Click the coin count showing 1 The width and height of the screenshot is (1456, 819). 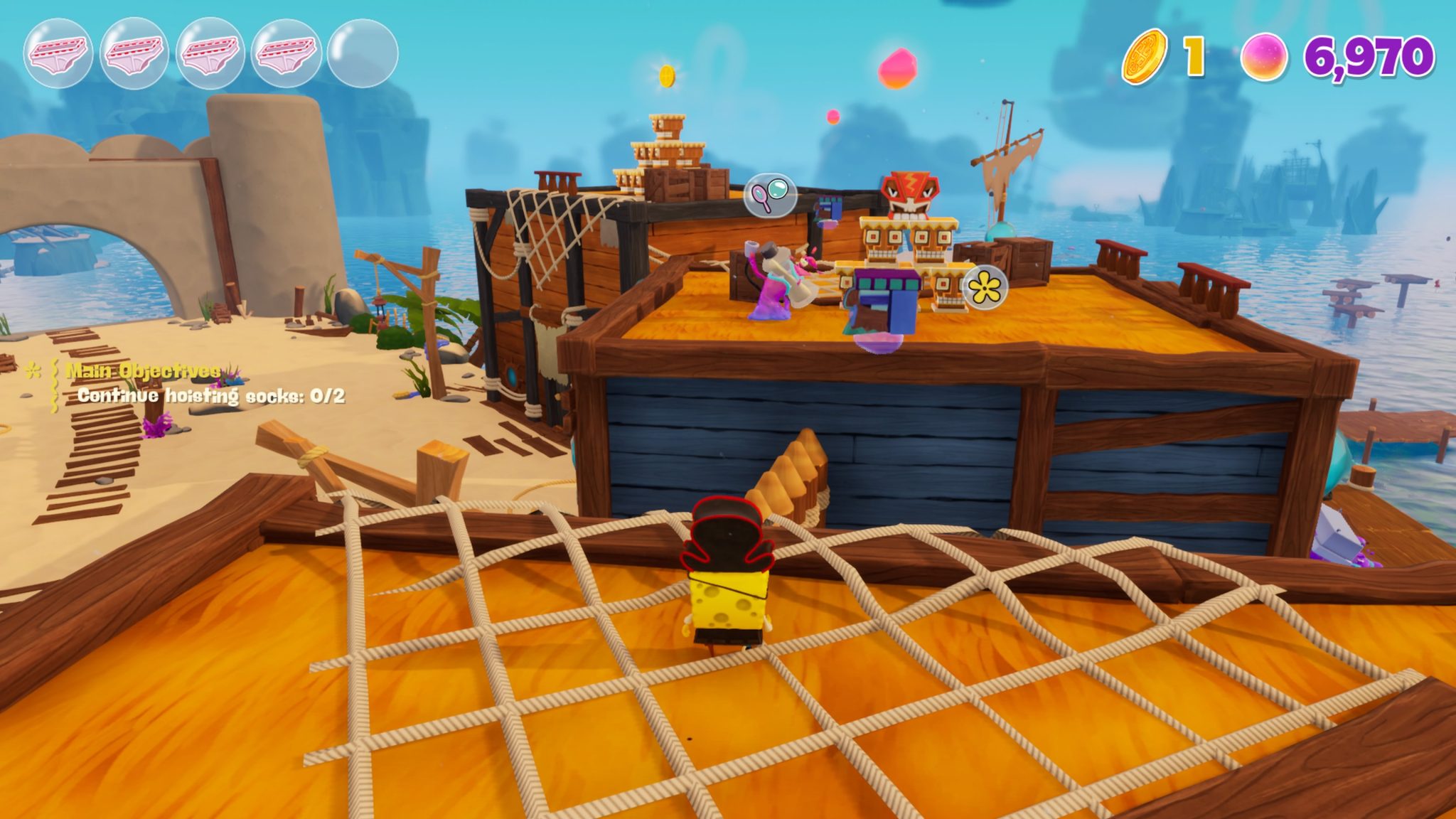(1194, 54)
